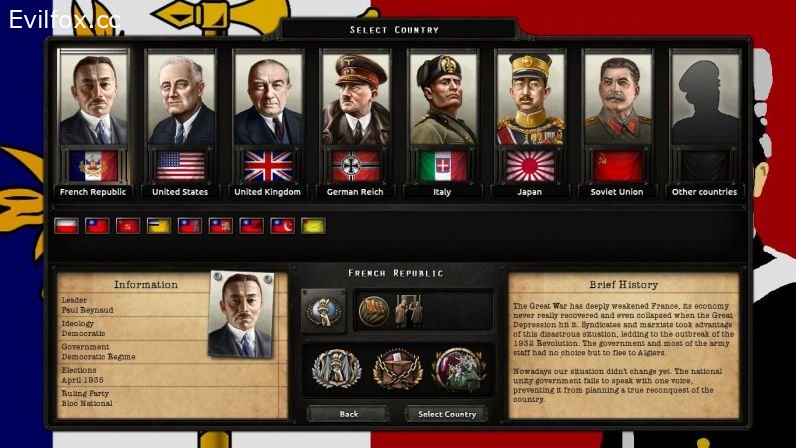Click the Back button

click(x=348, y=414)
